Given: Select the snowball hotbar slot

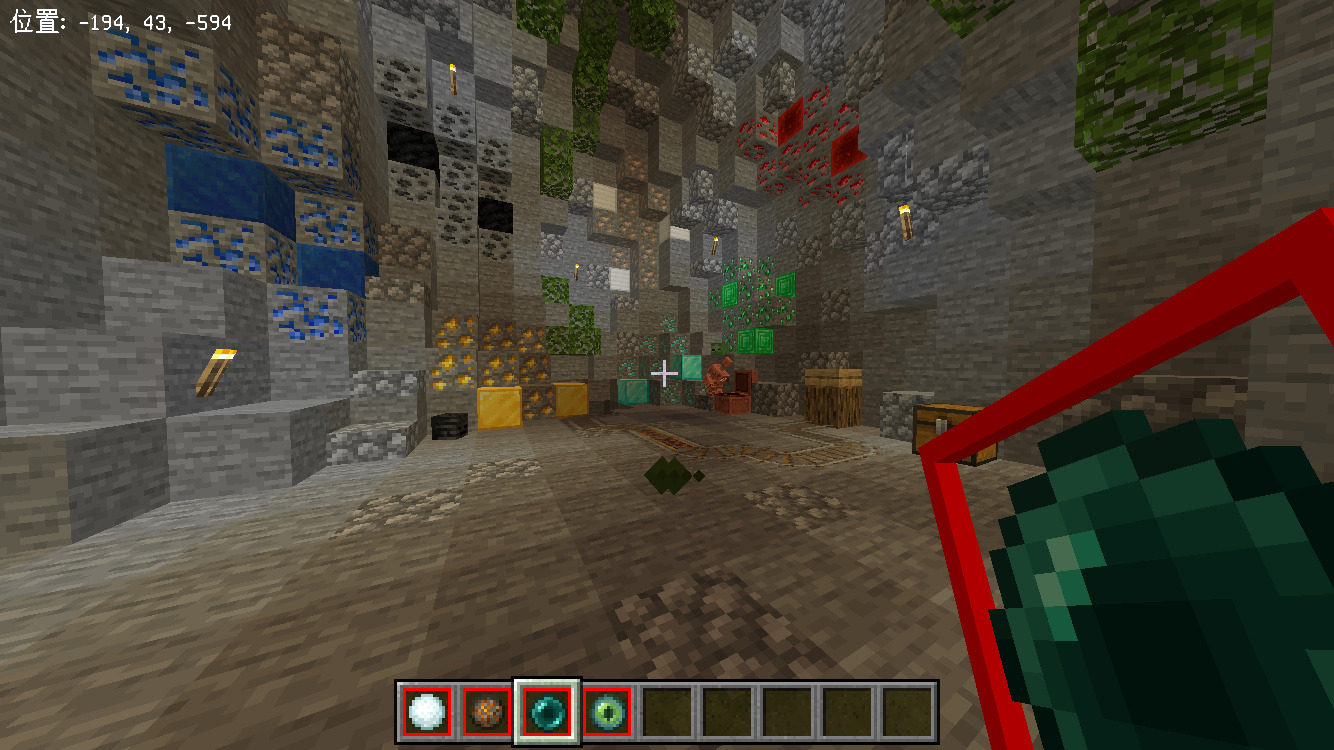Looking at the screenshot, I should pos(427,712).
